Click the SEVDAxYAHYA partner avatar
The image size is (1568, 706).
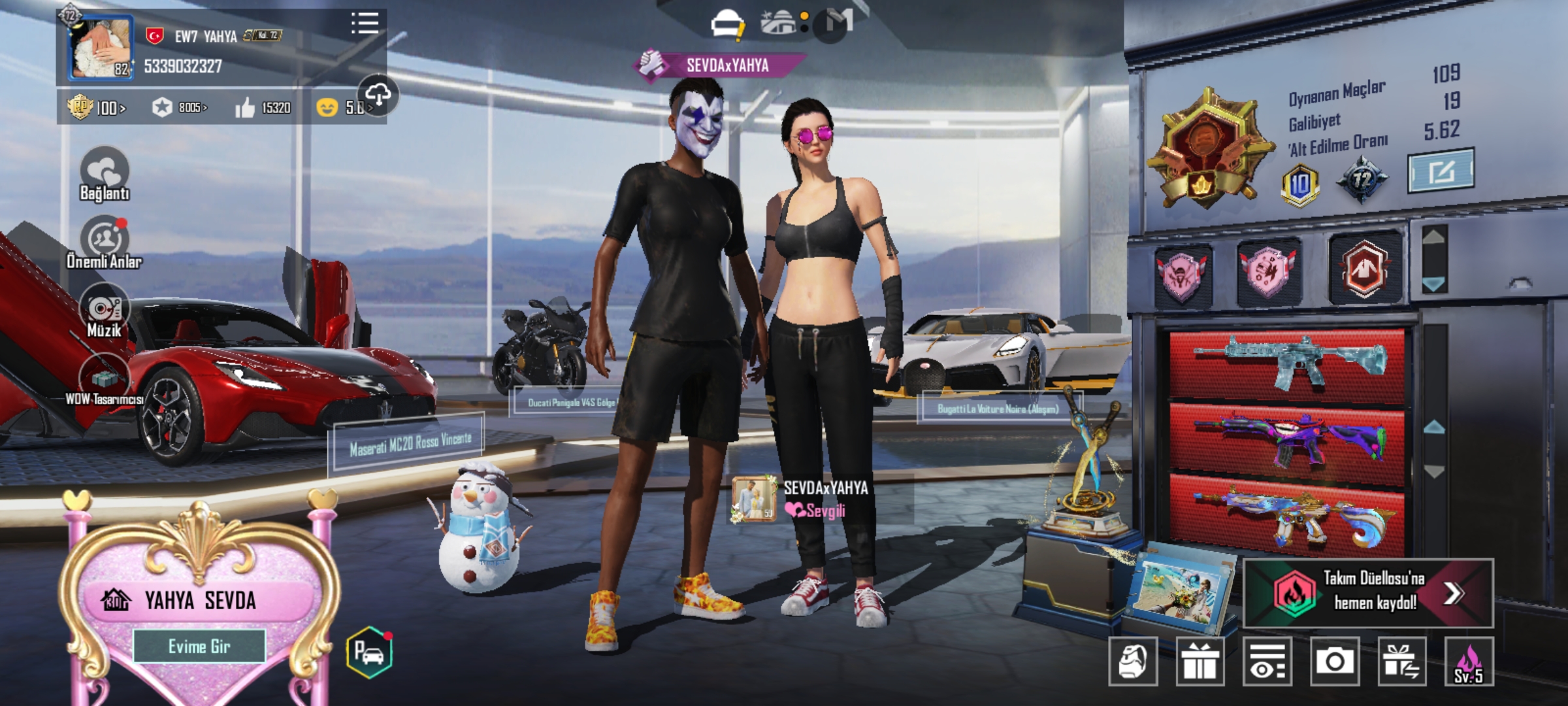pos(754,499)
